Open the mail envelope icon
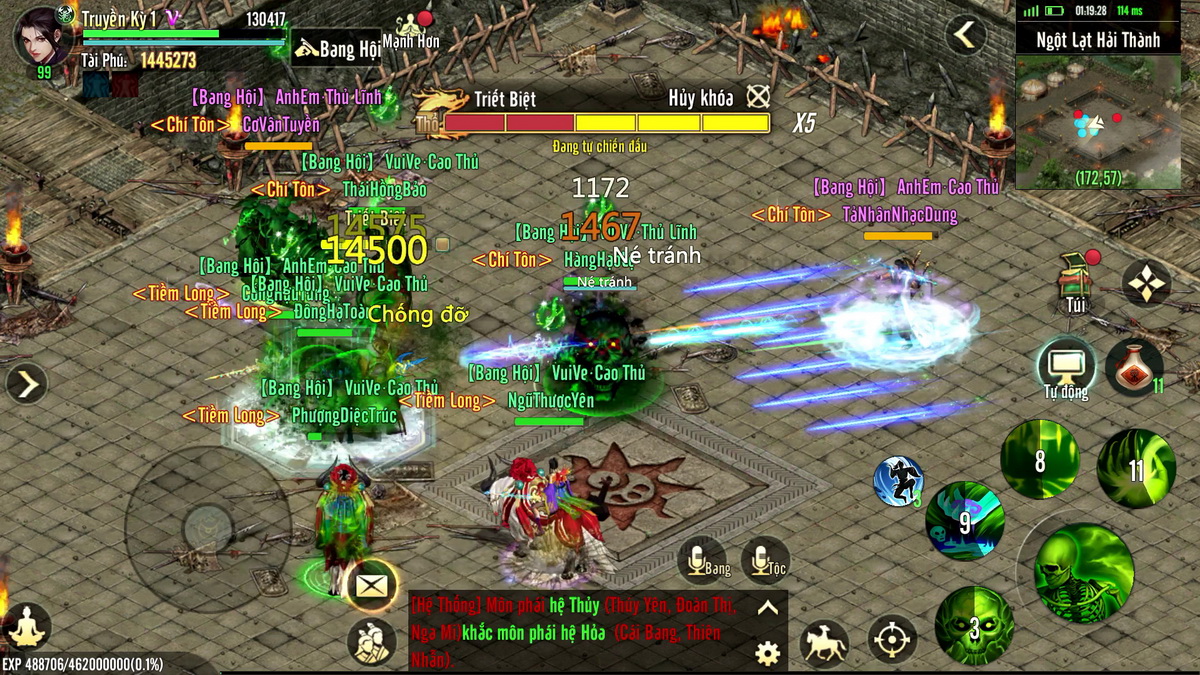The width and height of the screenshot is (1200, 675). (x=371, y=586)
